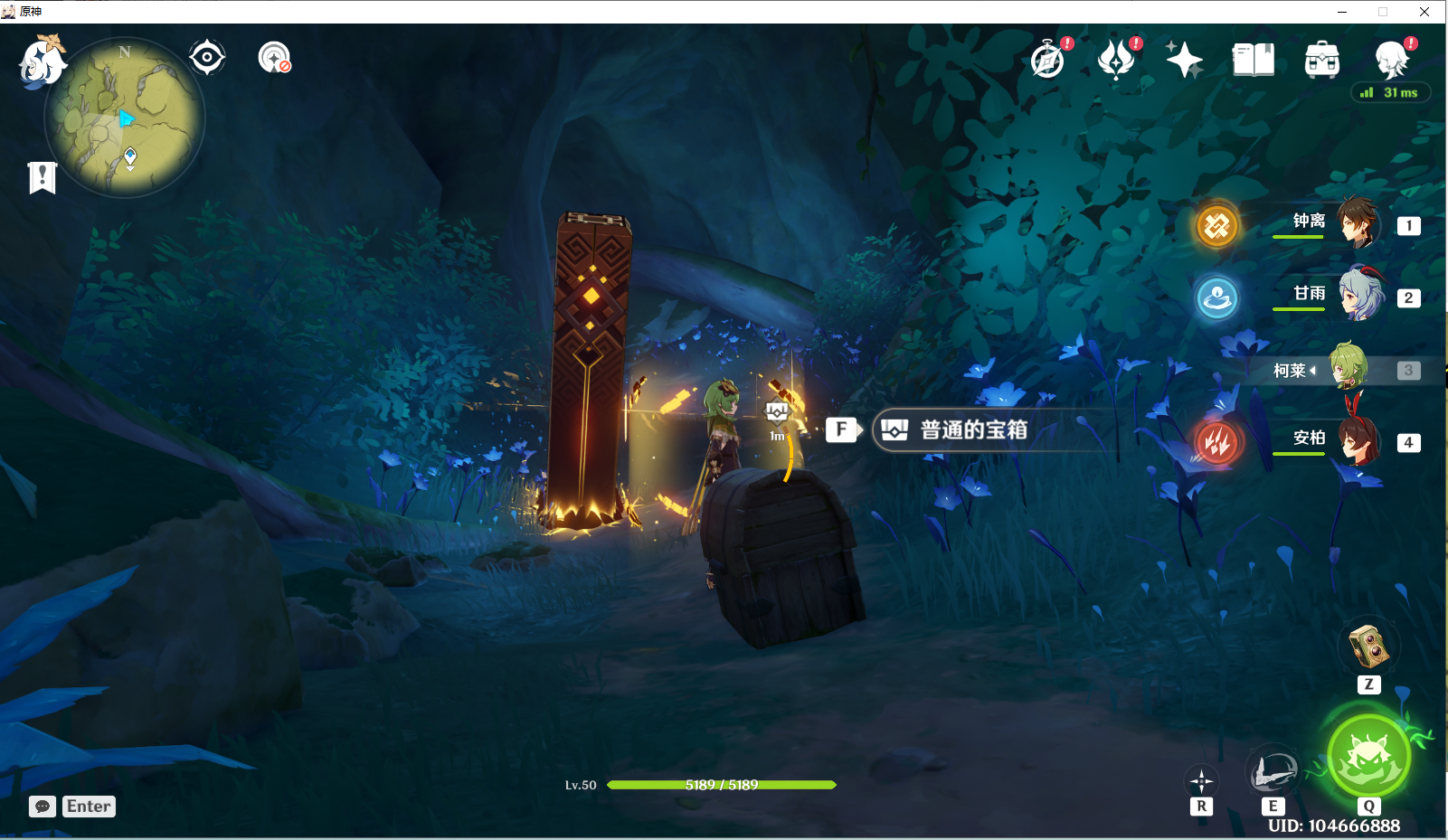Click the green HP bar showing 5189/5189
Screen dimensions: 1448x840
(721, 786)
